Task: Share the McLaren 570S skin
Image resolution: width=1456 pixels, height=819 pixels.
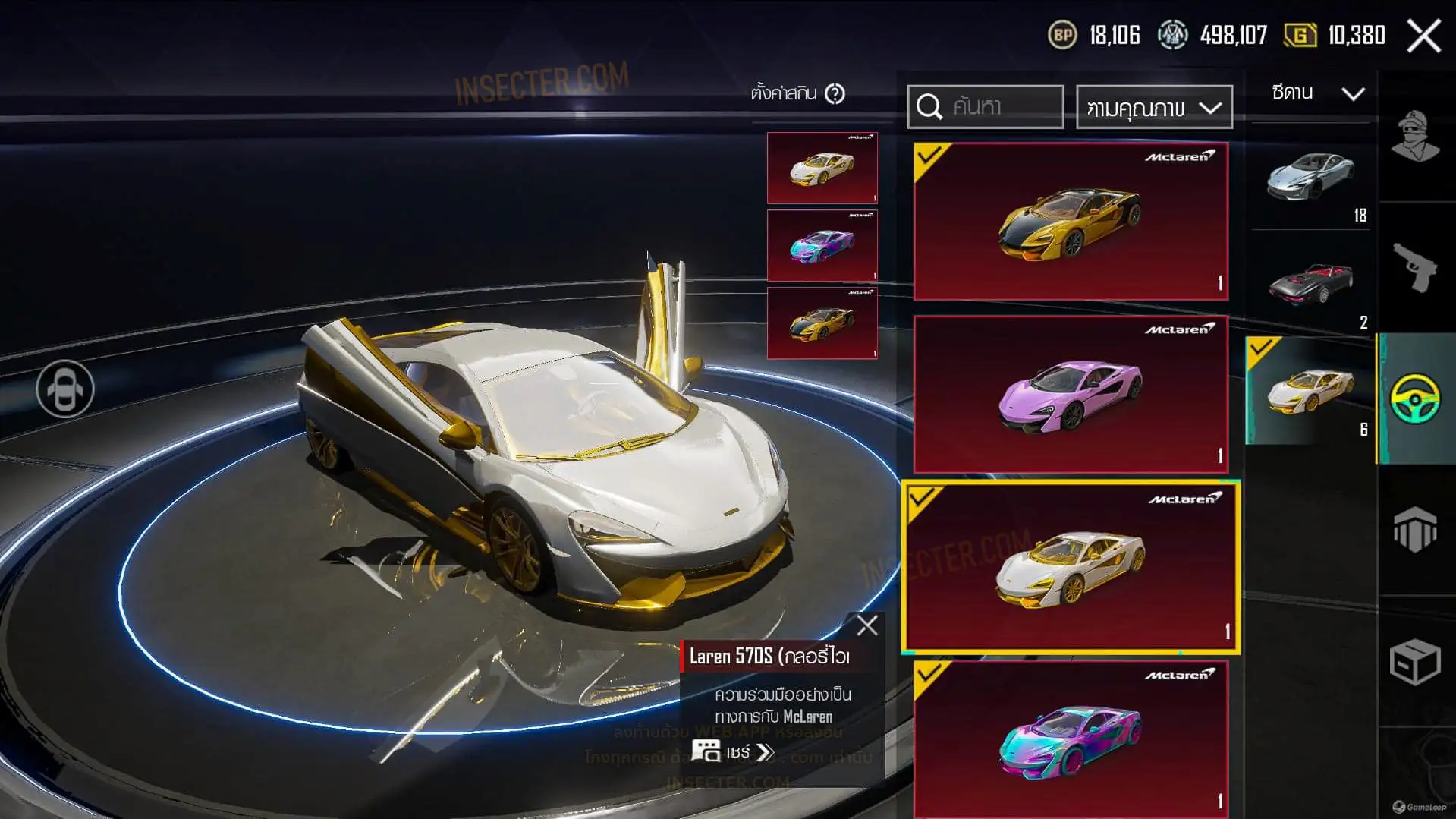Action: click(734, 751)
